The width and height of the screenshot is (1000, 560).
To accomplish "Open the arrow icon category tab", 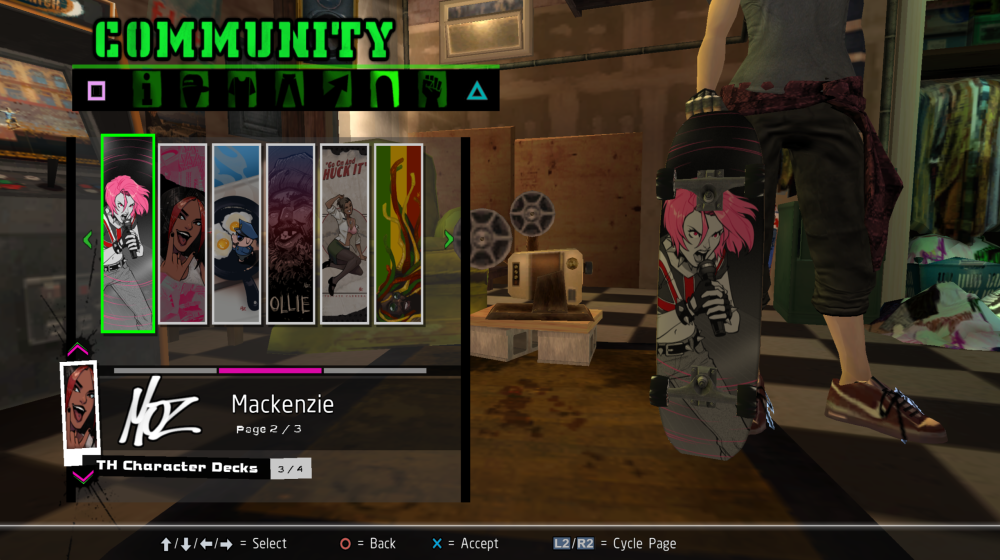I will tap(336, 91).
